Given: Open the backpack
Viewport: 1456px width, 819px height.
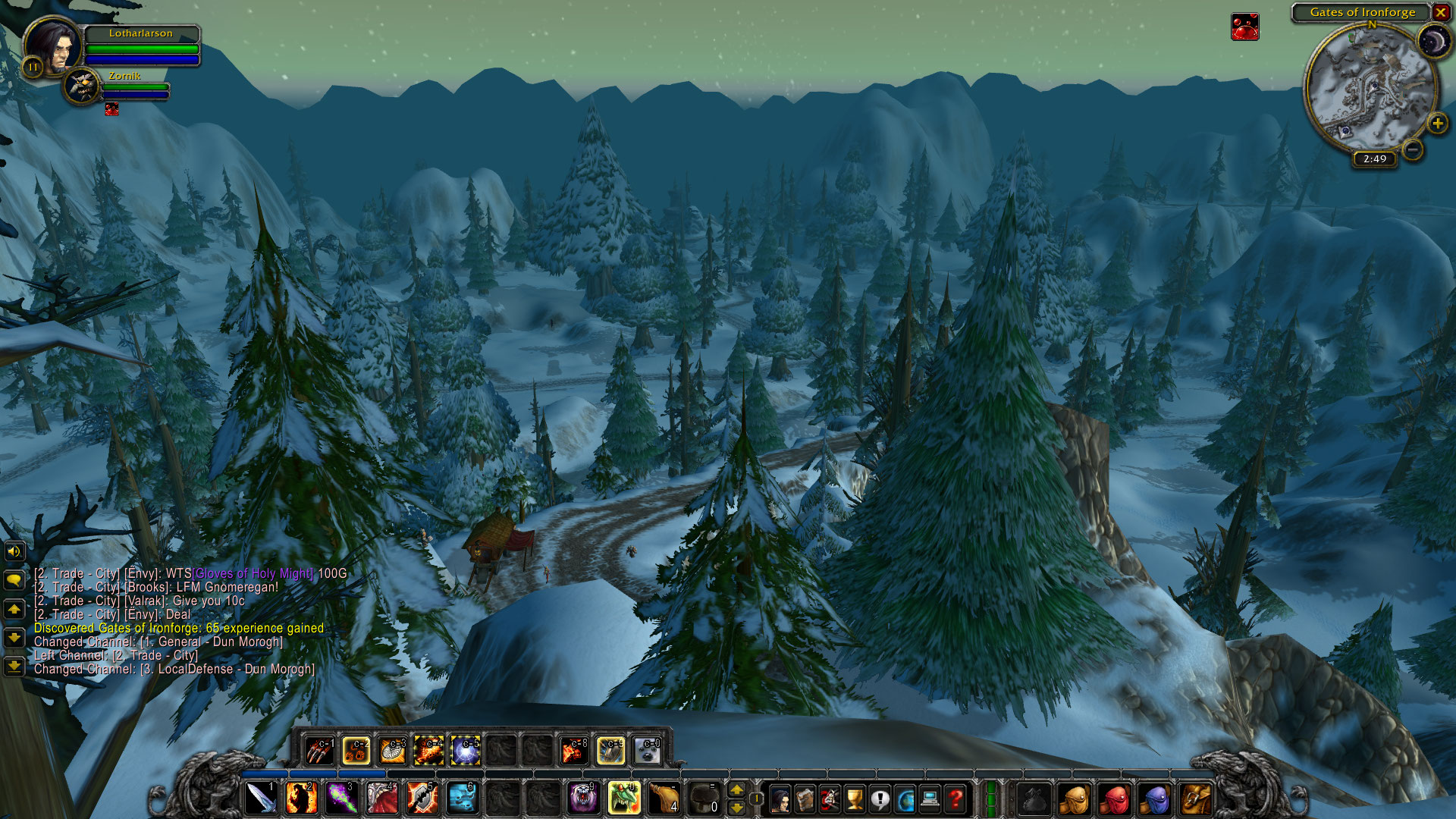Looking at the screenshot, I should click(1195, 799).
